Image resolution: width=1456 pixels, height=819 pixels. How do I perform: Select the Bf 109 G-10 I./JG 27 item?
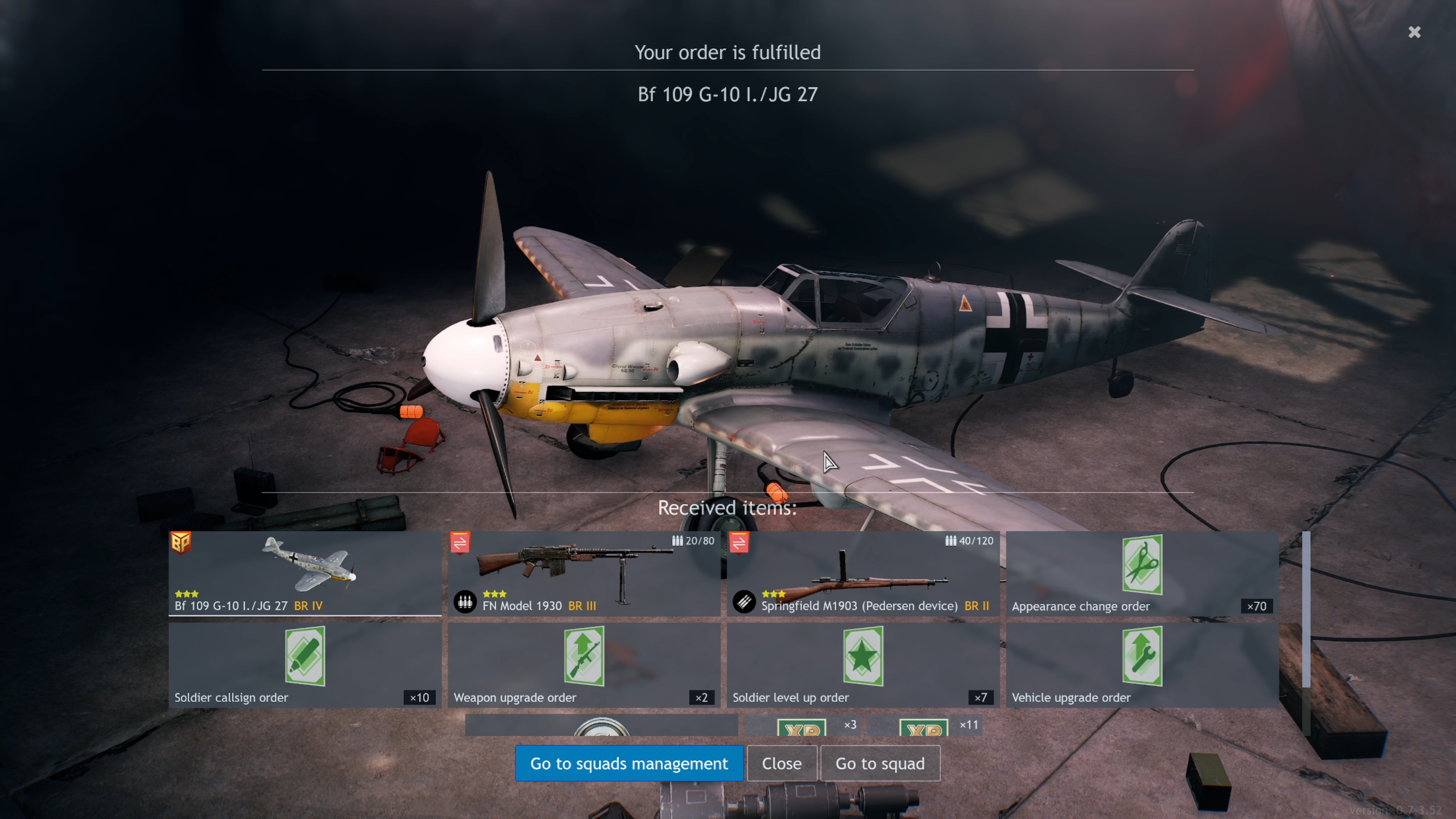pyautogui.click(x=304, y=573)
